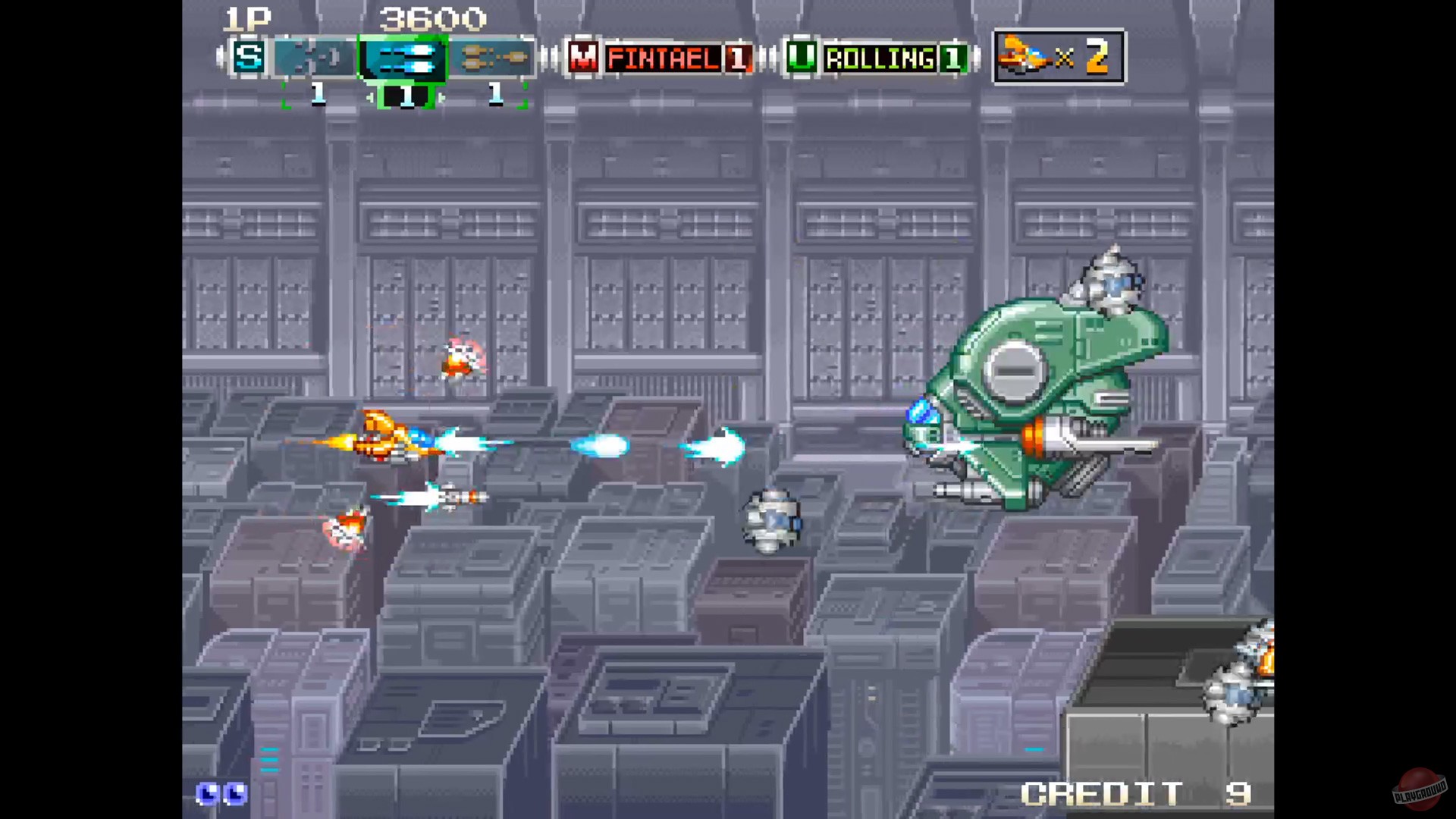Viewport: 1456px width, 819px height.
Task: Toggle the ROLLING counter showing 1
Action: 954,58
